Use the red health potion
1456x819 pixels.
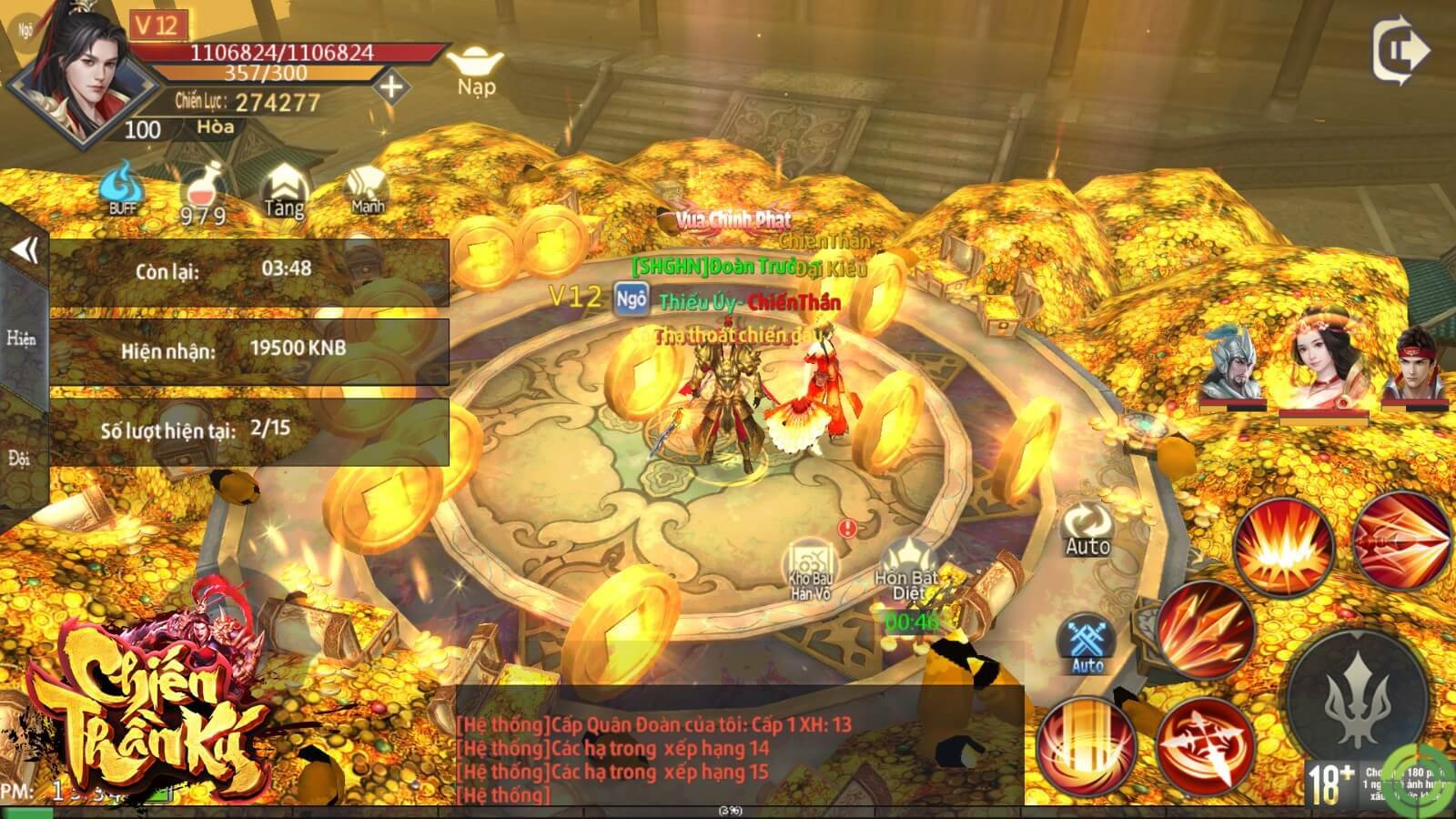coord(202,193)
